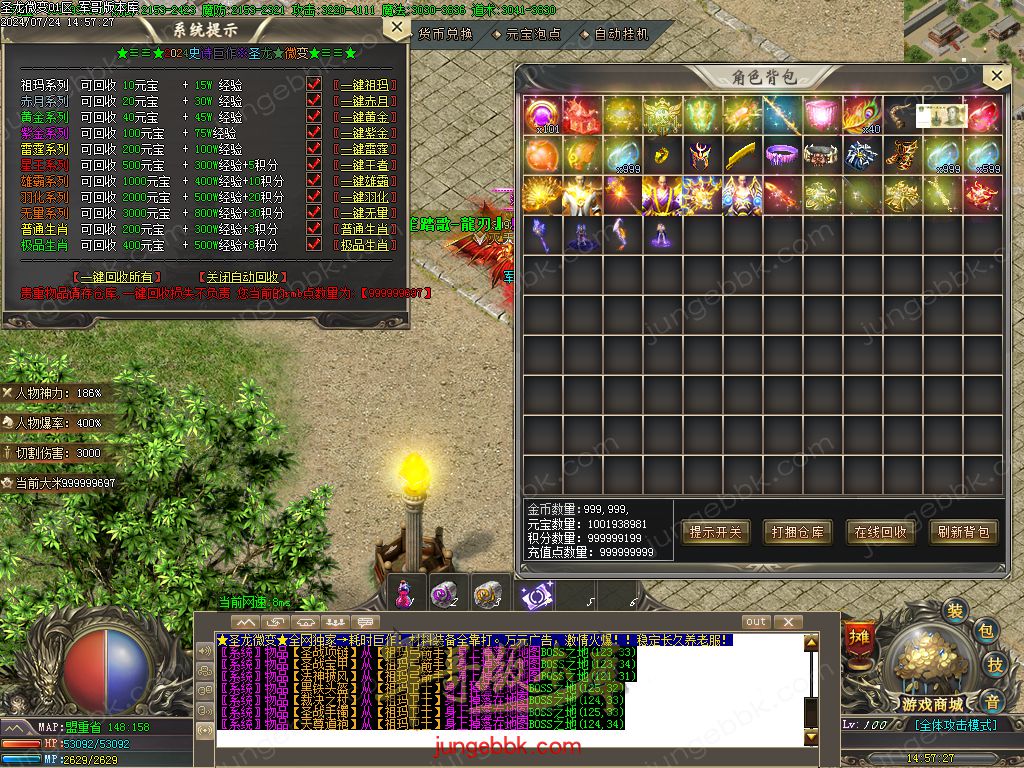This screenshot has width=1024, height=768.
Task: Use the red potion hotbar slot
Action: pyautogui.click(x=404, y=593)
